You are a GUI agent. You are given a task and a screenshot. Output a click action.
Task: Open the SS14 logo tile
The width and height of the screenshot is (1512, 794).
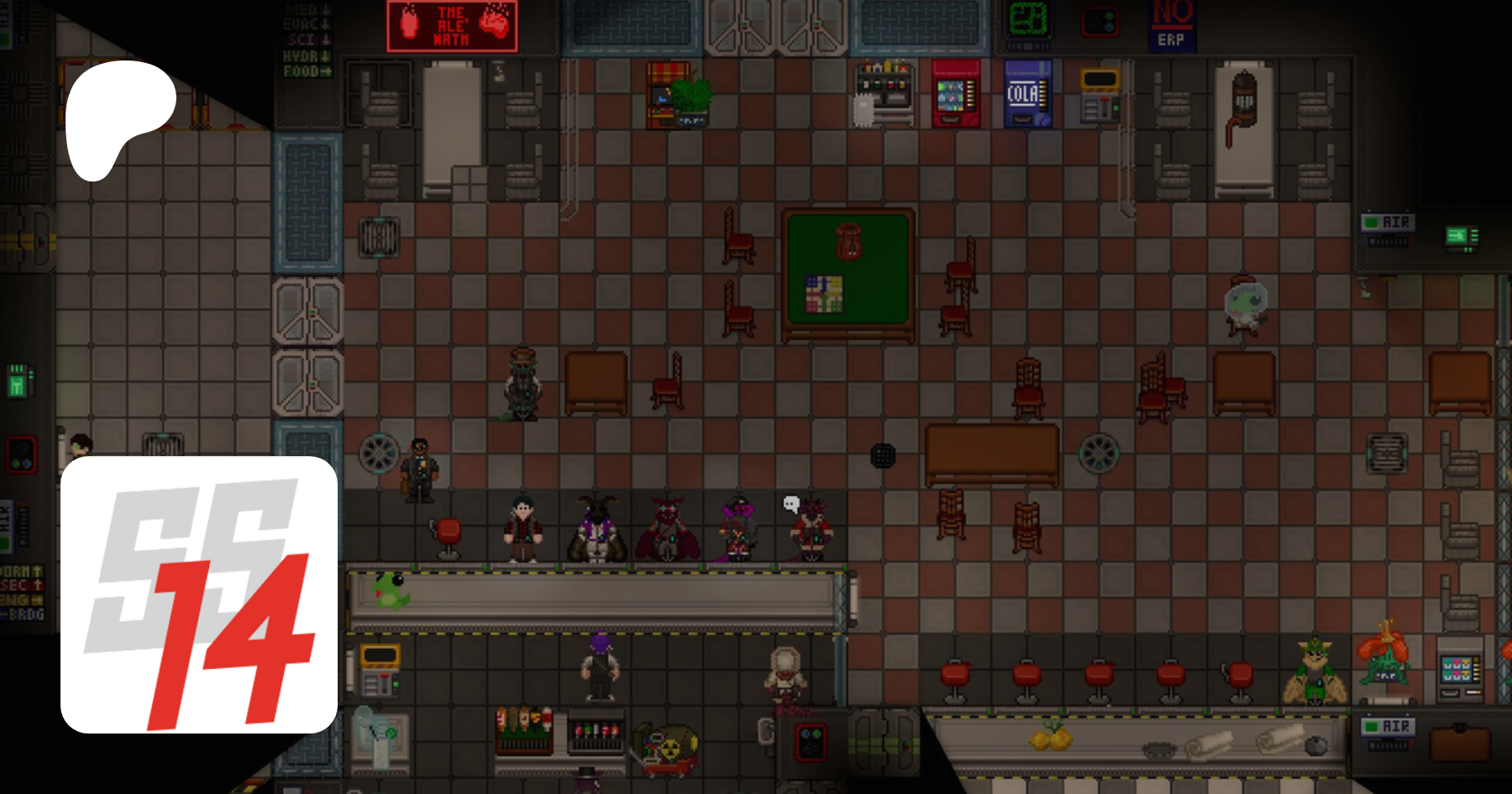tap(199, 595)
